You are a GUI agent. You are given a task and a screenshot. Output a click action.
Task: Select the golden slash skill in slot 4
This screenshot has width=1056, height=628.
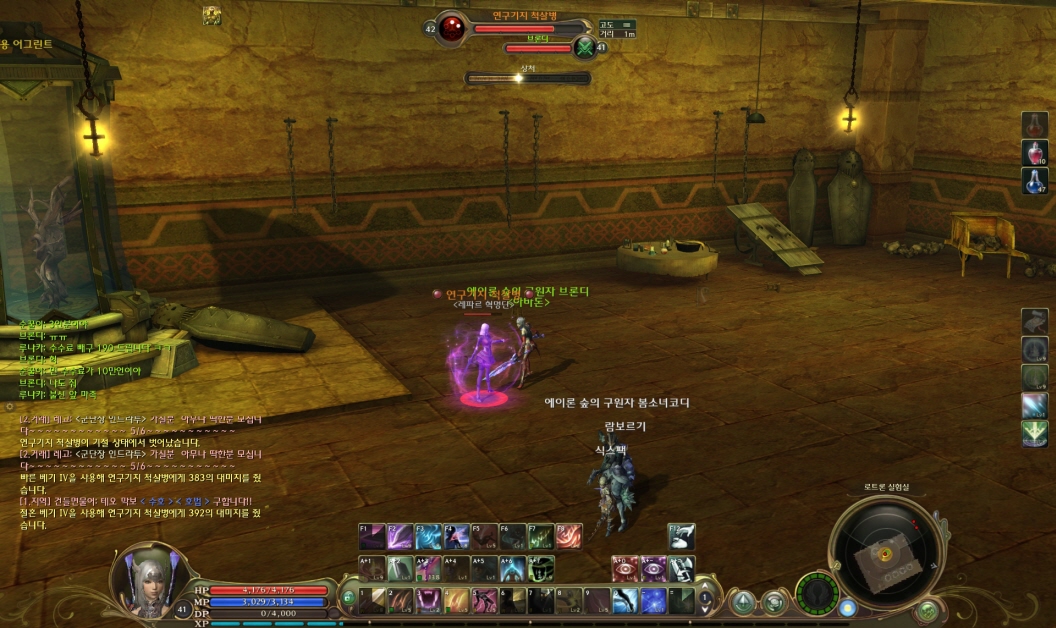tap(457, 600)
